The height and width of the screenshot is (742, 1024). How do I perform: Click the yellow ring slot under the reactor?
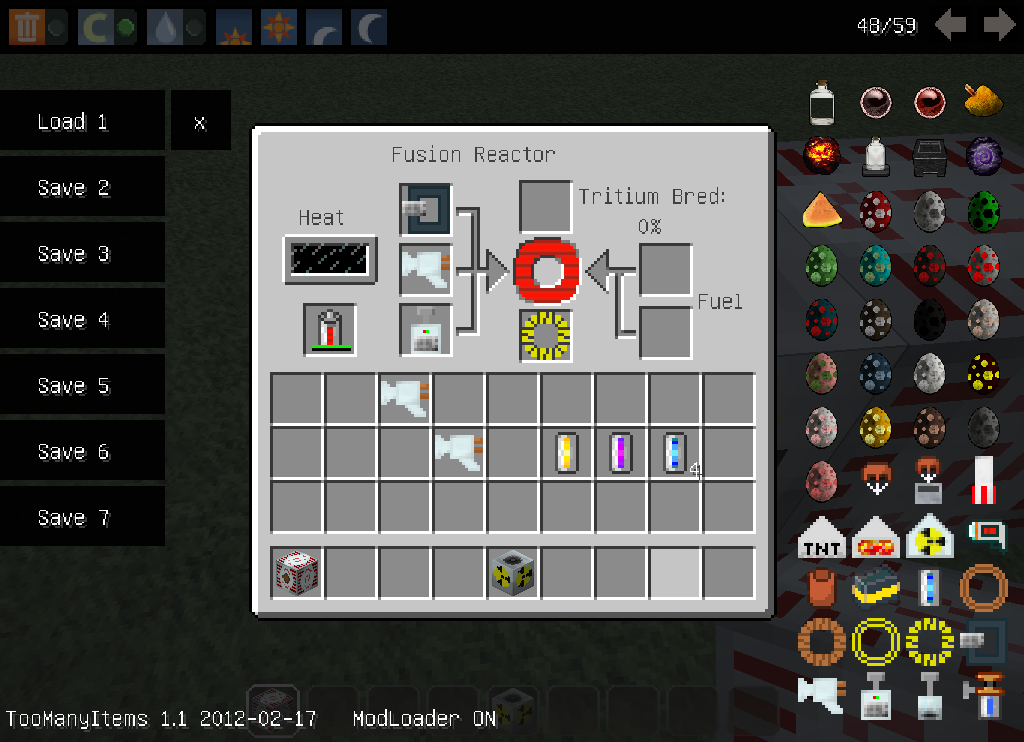click(546, 335)
